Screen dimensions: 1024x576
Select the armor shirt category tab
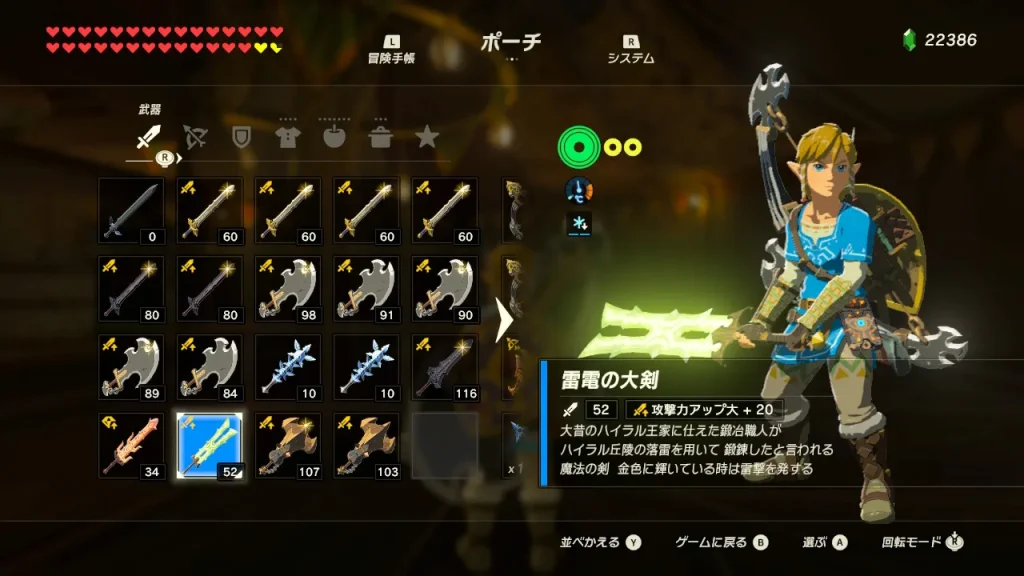click(x=288, y=137)
